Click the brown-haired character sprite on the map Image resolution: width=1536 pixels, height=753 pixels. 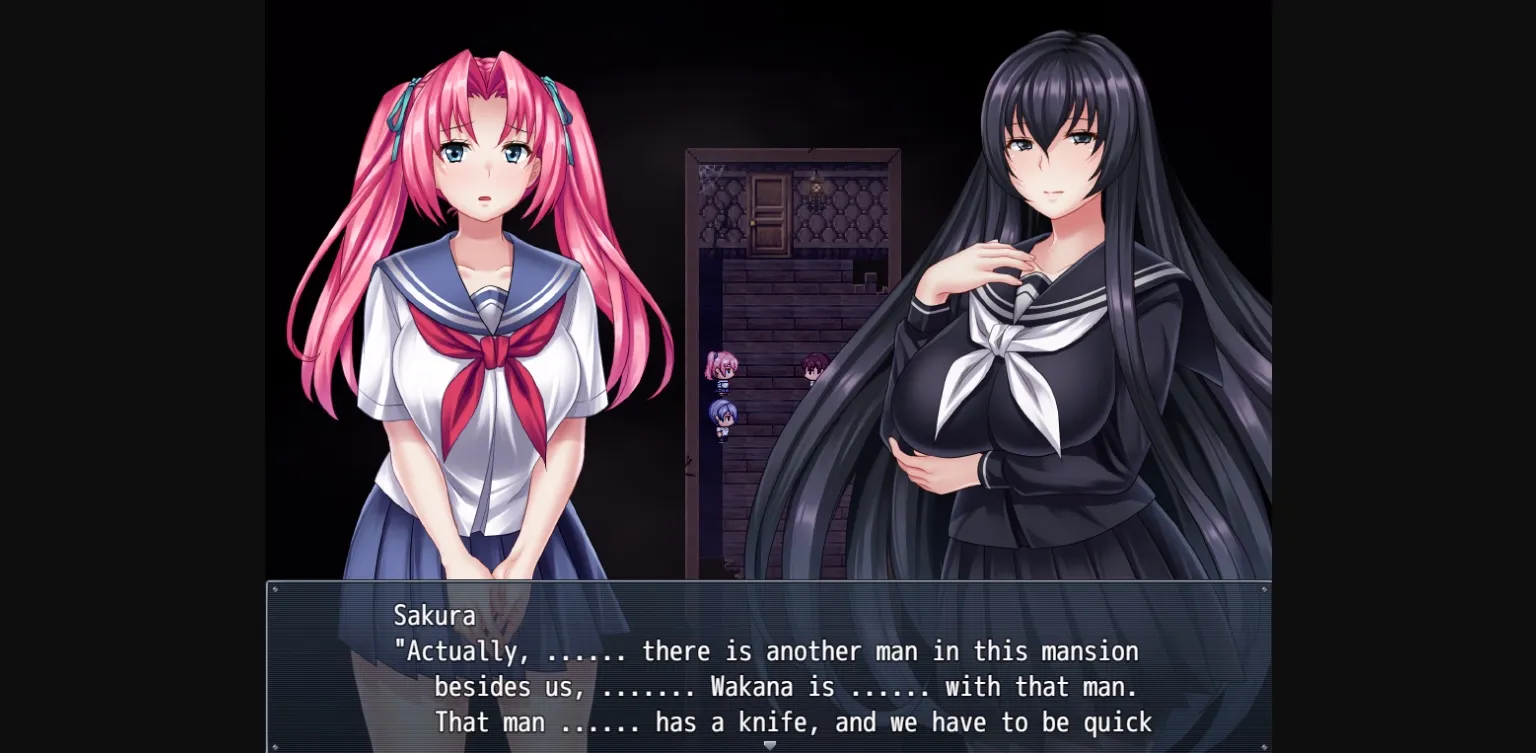(813, 366)
